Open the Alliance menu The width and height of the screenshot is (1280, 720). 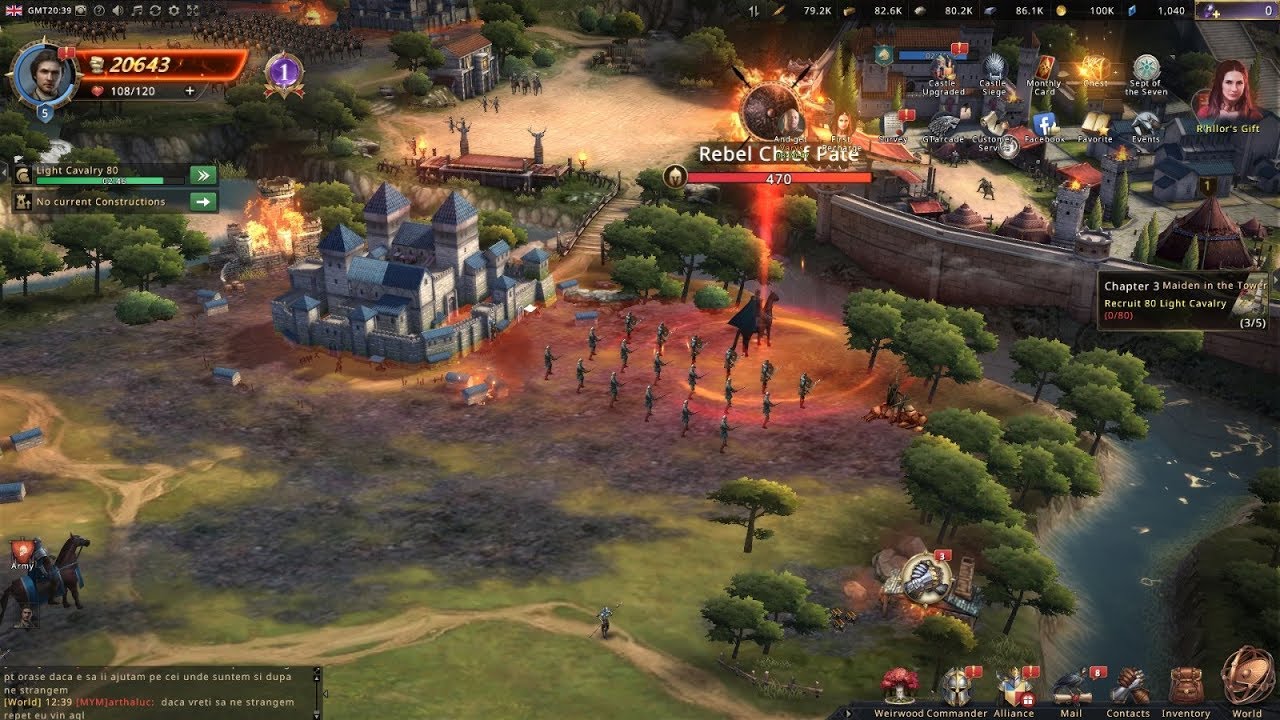point(1013,686)
